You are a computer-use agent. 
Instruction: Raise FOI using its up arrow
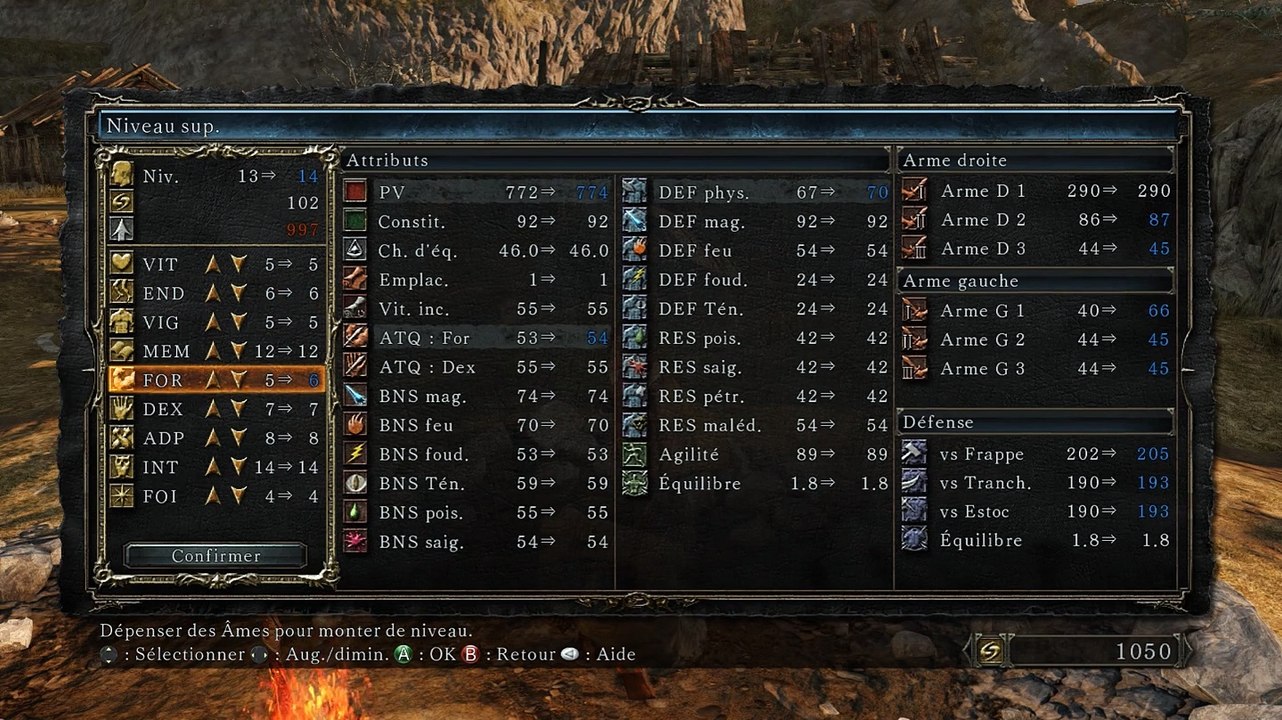(x=213, y=496)
